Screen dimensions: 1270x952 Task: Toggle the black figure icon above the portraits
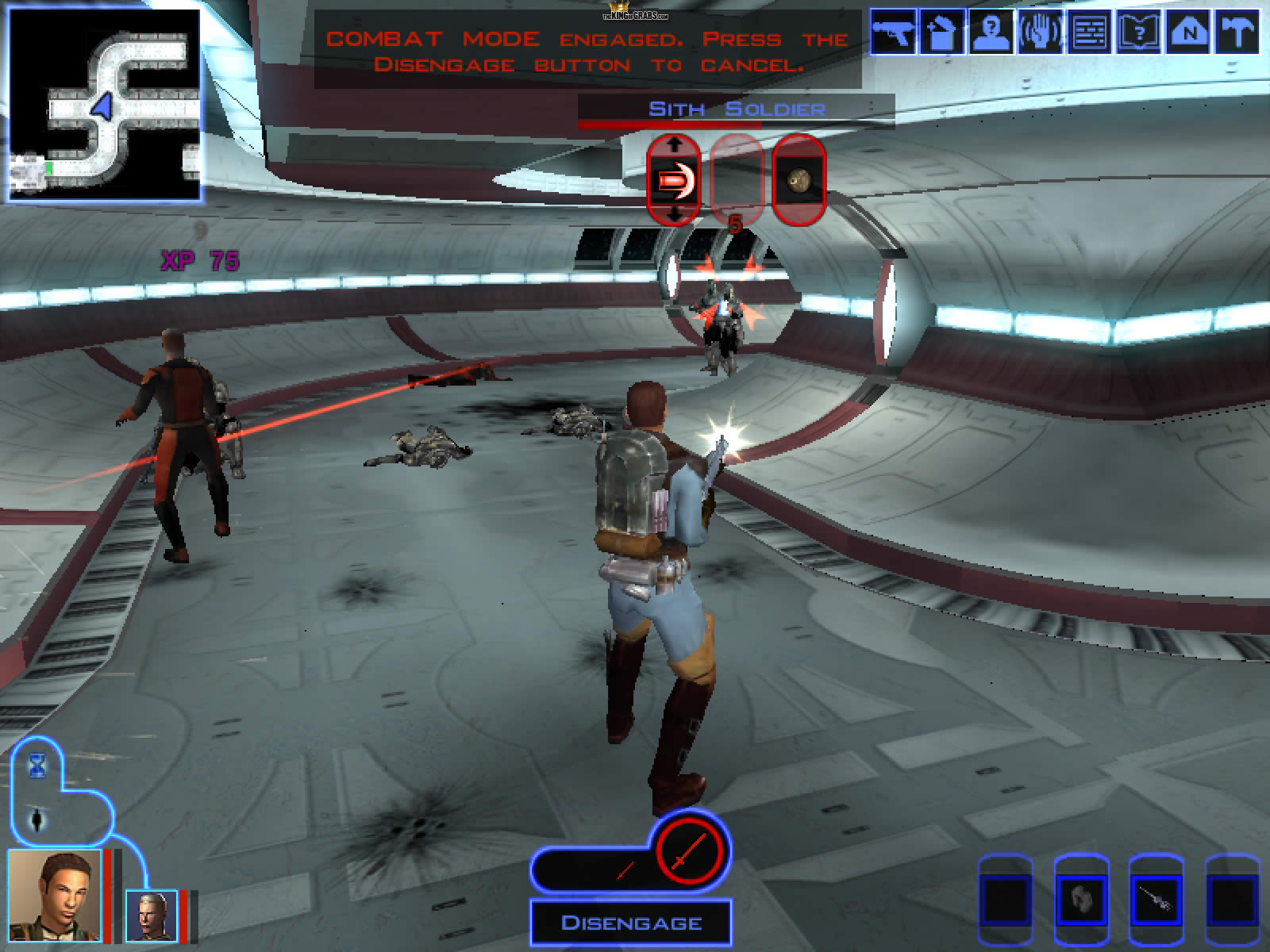[37, 819]
